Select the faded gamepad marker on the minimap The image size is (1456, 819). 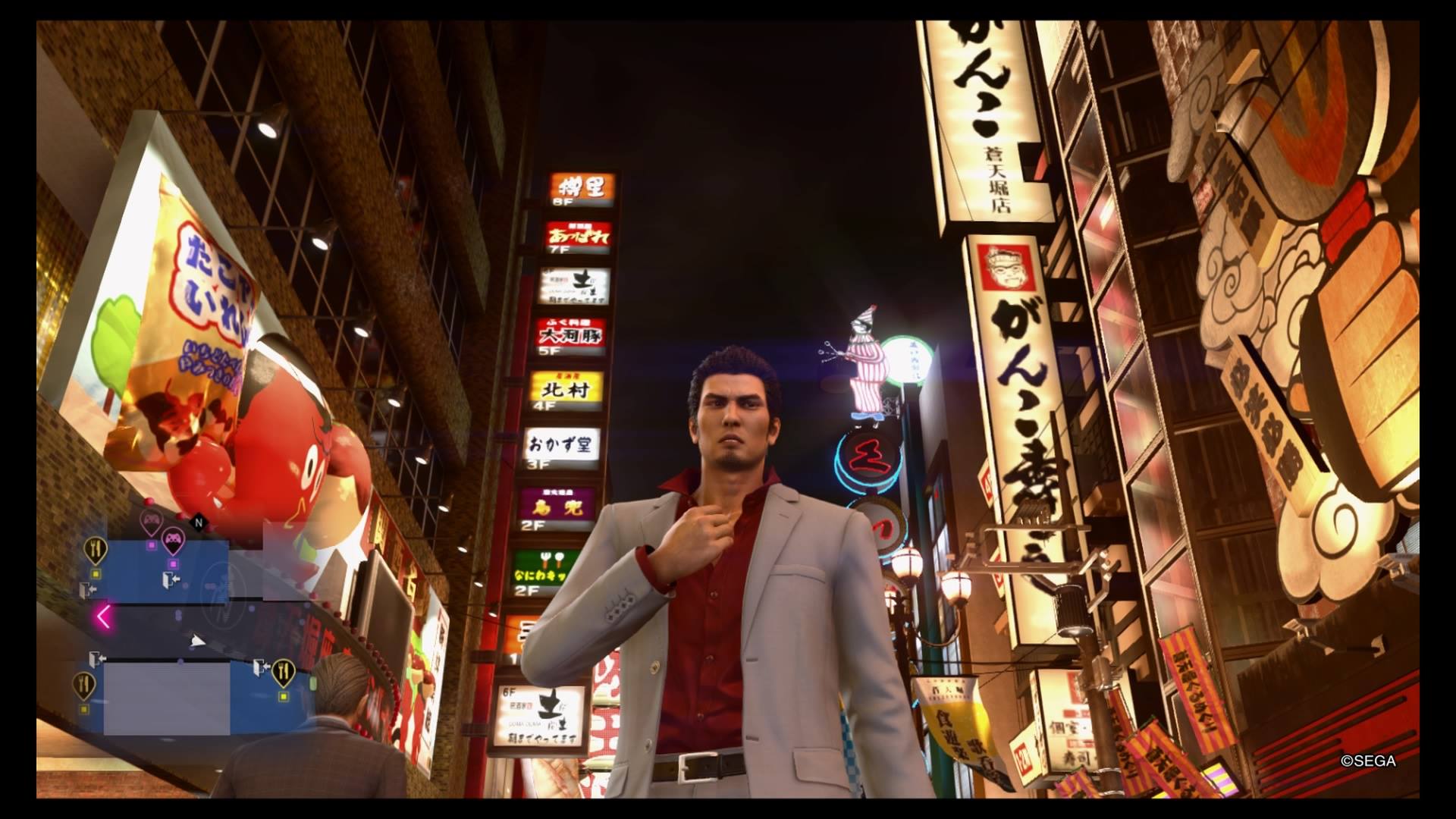click(x=151, y=520)
